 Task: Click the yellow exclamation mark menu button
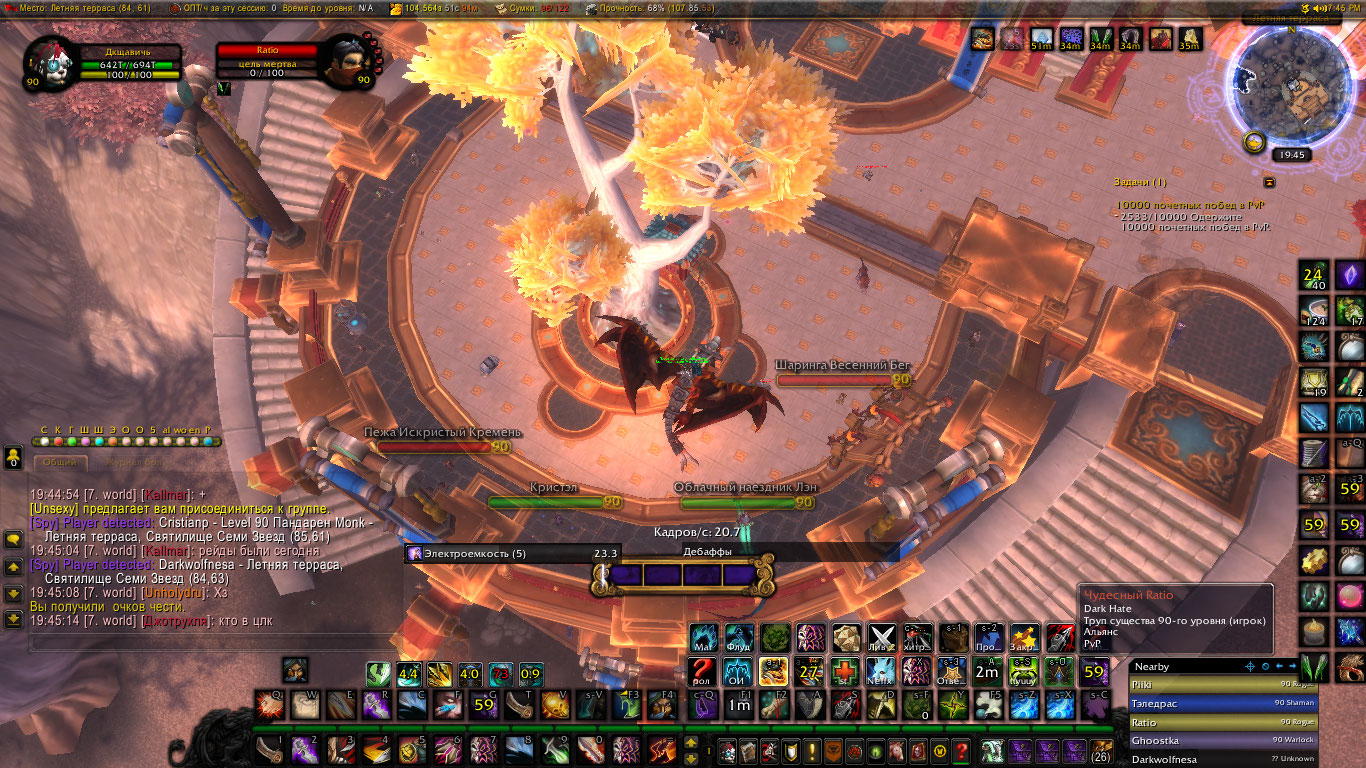click(812, 750)
